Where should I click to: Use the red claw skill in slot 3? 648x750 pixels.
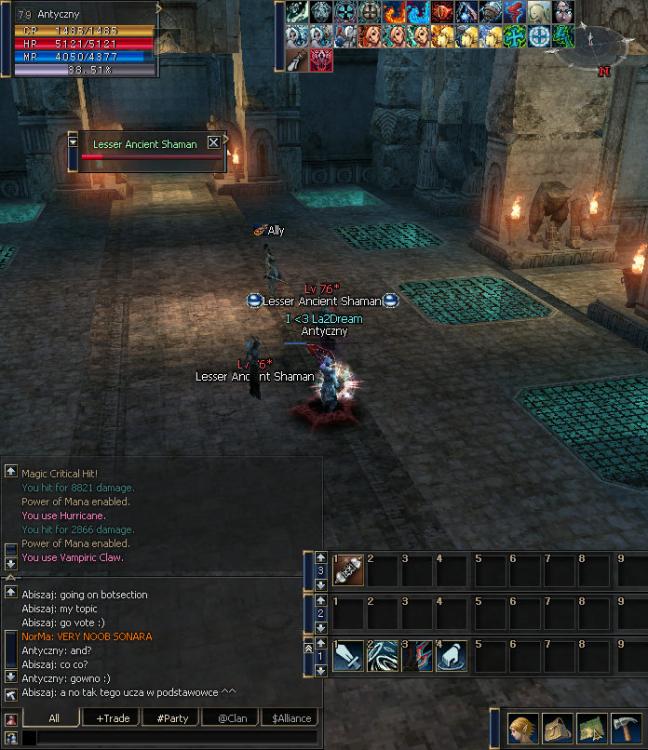tap(417, 655)
